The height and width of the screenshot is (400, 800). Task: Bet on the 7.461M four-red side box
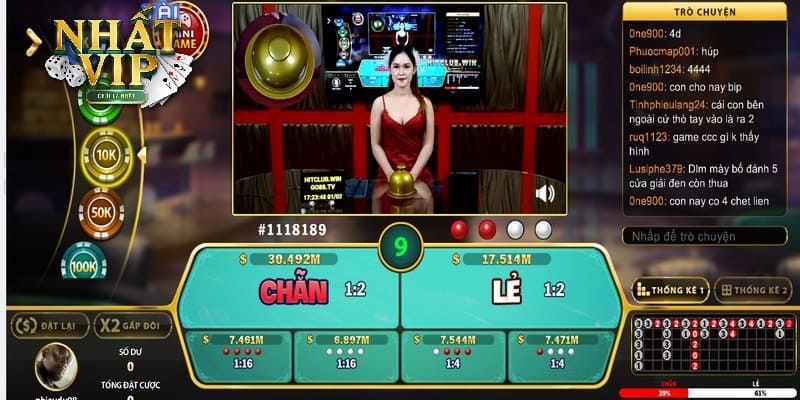click(x=238, y=354)
